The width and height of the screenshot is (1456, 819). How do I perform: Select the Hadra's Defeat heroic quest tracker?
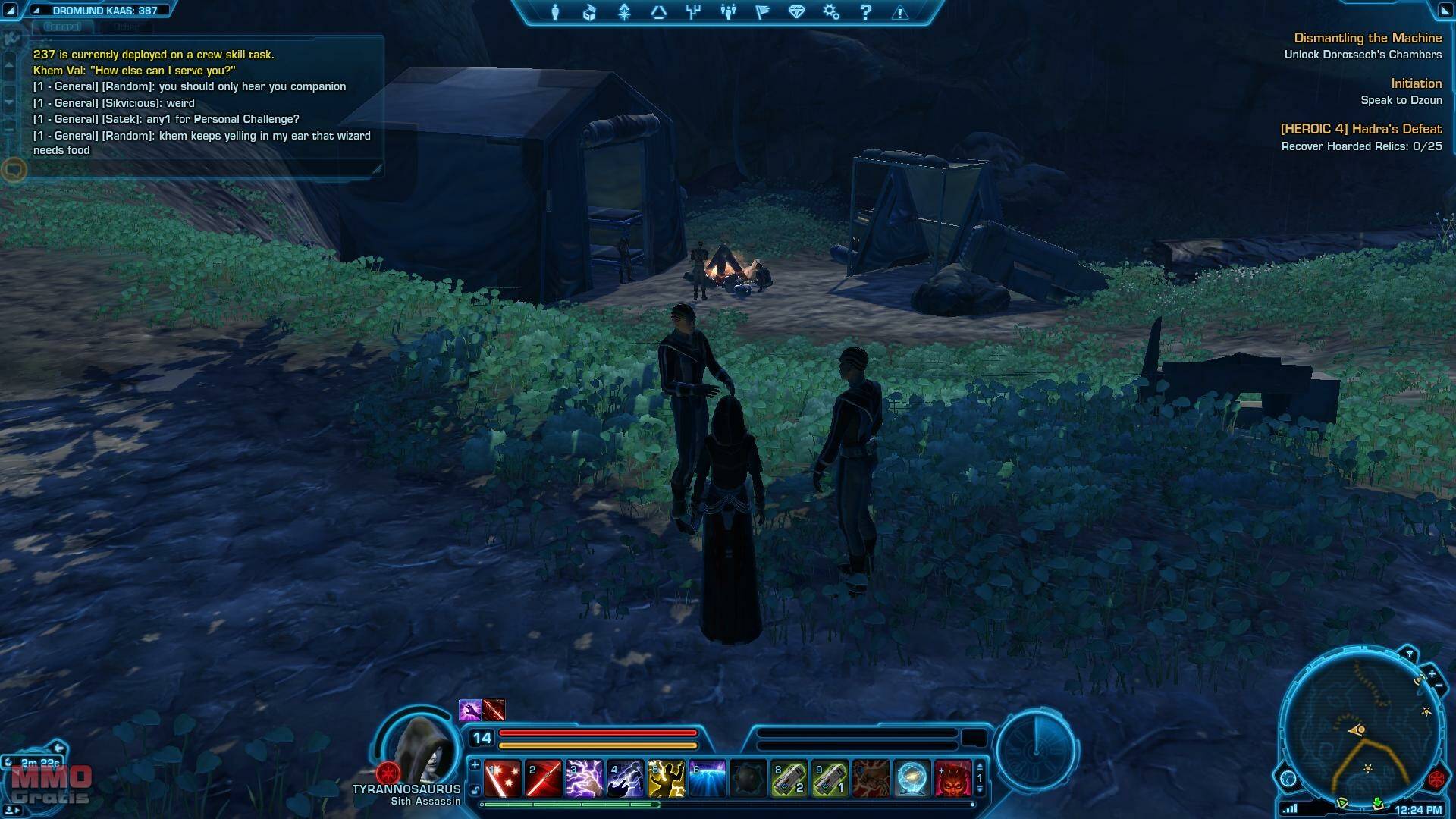pyautogui.click(x=1360, y=129)
